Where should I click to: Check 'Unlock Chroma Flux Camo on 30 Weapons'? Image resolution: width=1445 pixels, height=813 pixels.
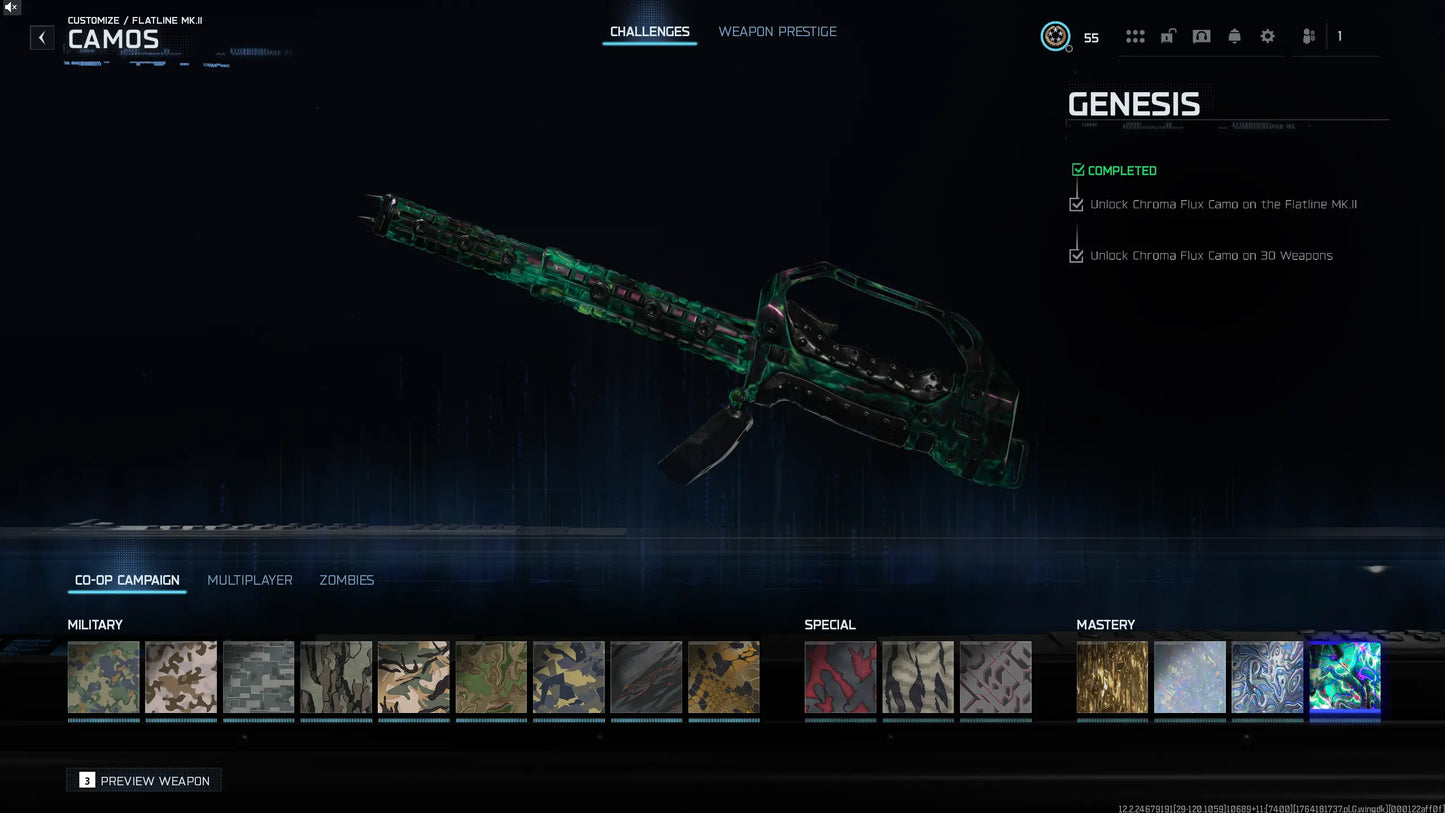[x=1076, y=255]
